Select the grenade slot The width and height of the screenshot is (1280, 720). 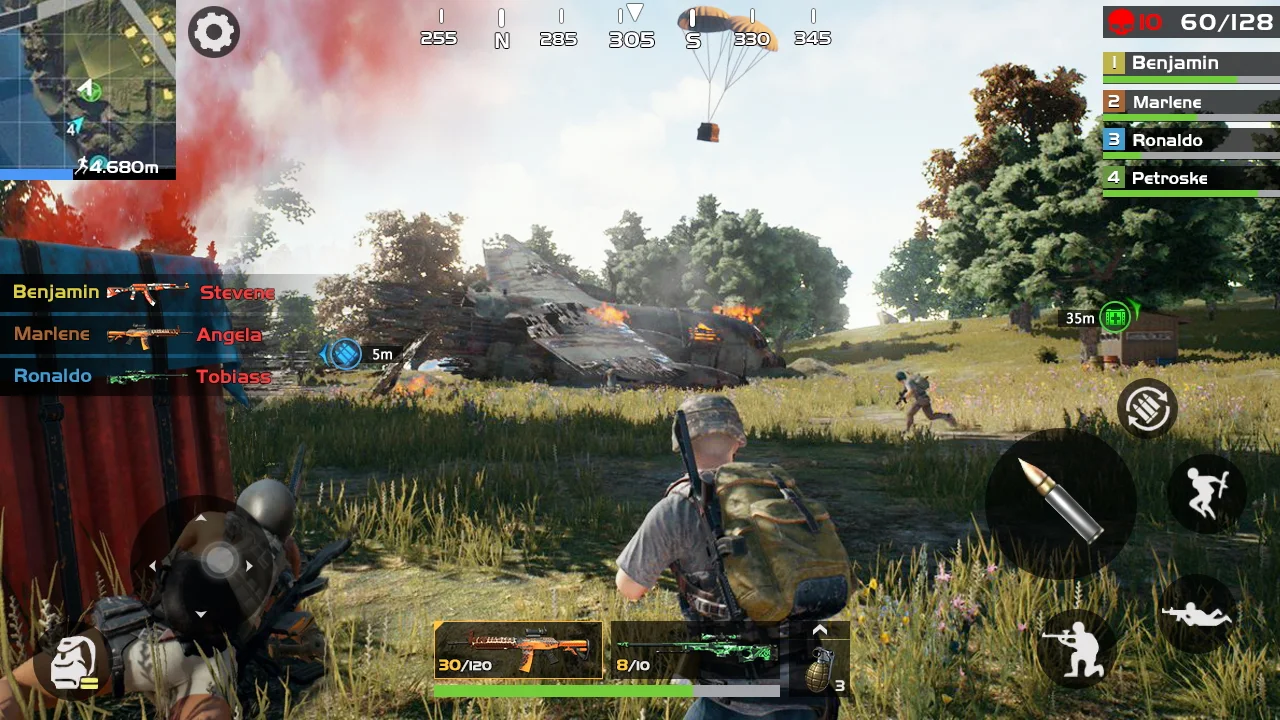point(820,668)
